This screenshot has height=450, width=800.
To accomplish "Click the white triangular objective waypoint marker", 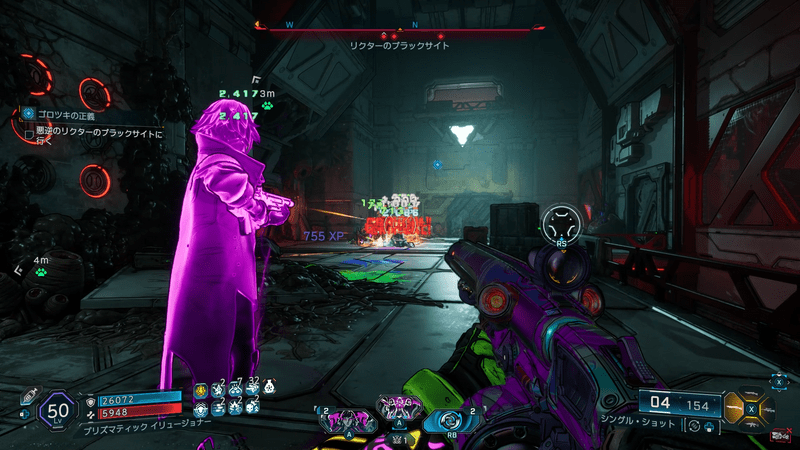I will point(463,133).
